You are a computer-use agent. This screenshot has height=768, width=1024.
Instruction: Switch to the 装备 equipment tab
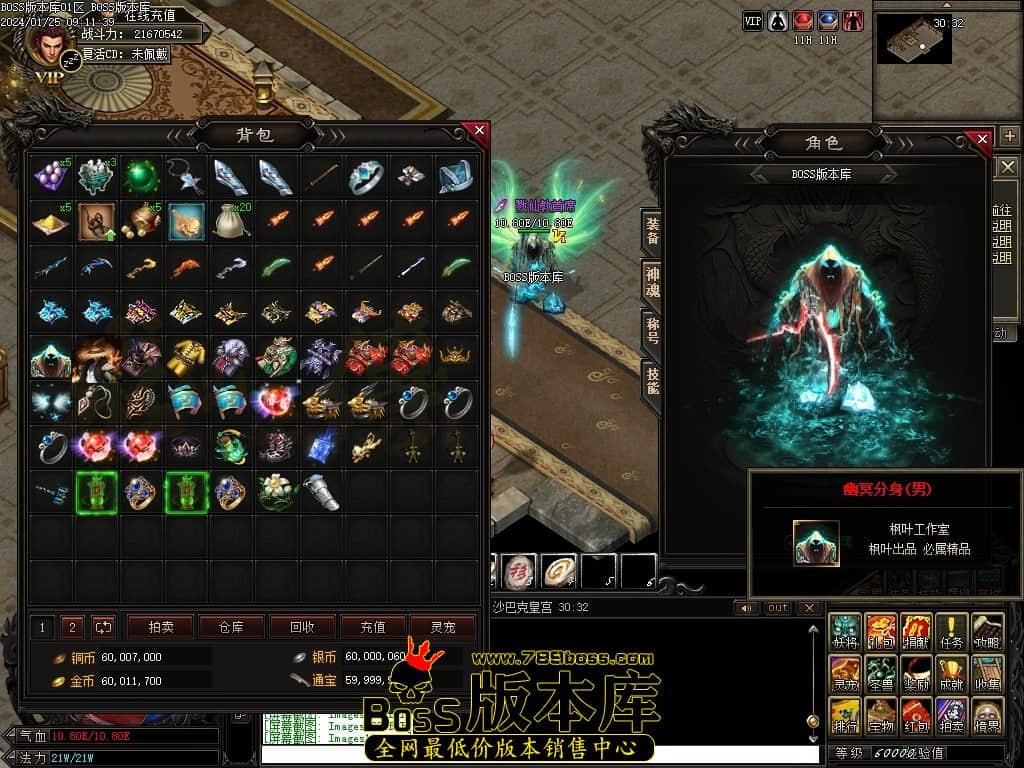pos(652,232)
